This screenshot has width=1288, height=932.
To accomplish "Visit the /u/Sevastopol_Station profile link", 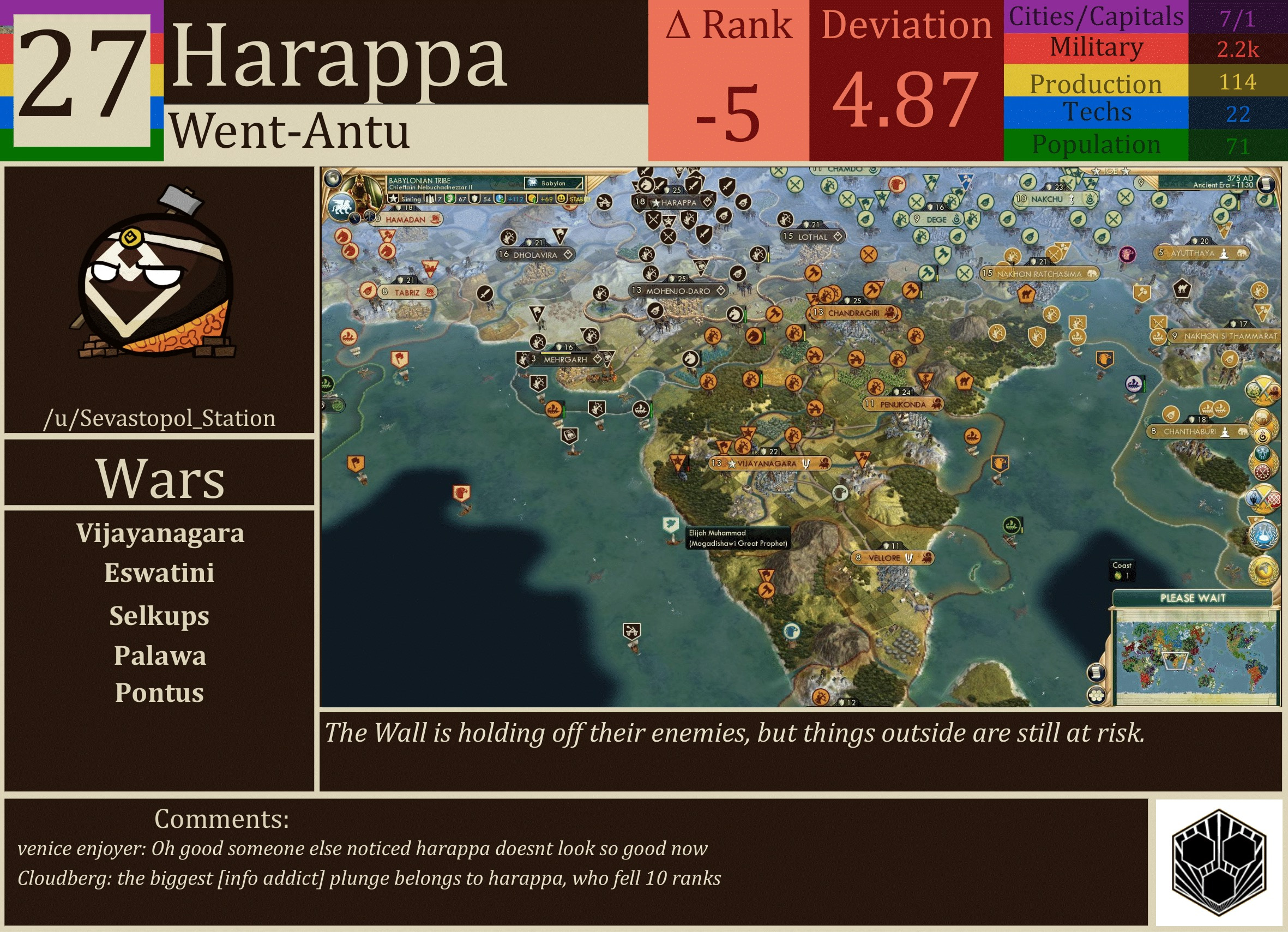I will [161, 419].
